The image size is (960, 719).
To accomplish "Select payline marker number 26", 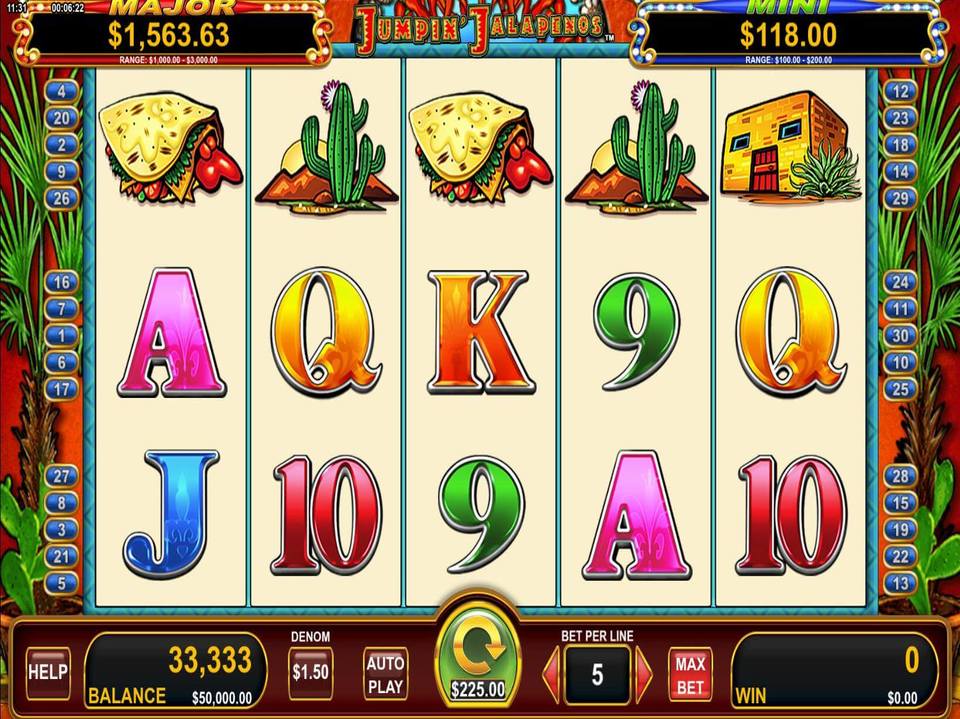I will (62, 199).
